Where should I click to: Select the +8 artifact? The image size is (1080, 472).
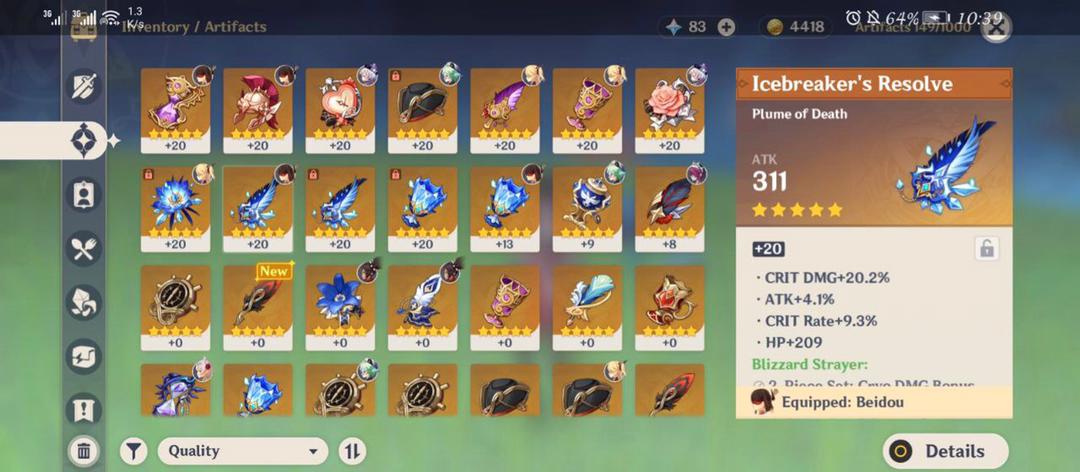(x=669, y=207)
